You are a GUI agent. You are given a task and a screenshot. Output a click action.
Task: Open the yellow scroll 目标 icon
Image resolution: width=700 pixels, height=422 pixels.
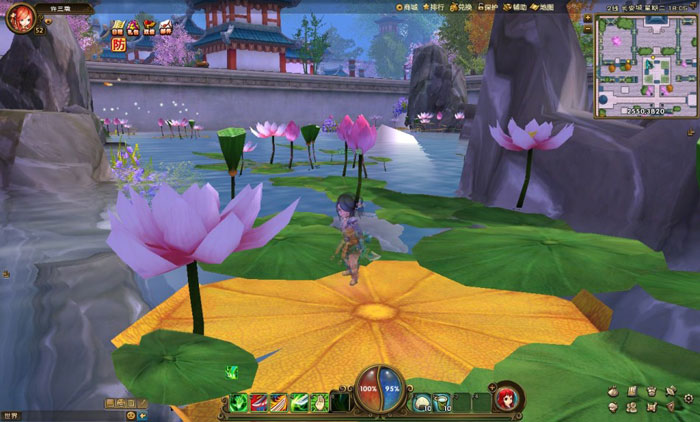(x=118, y=26)
